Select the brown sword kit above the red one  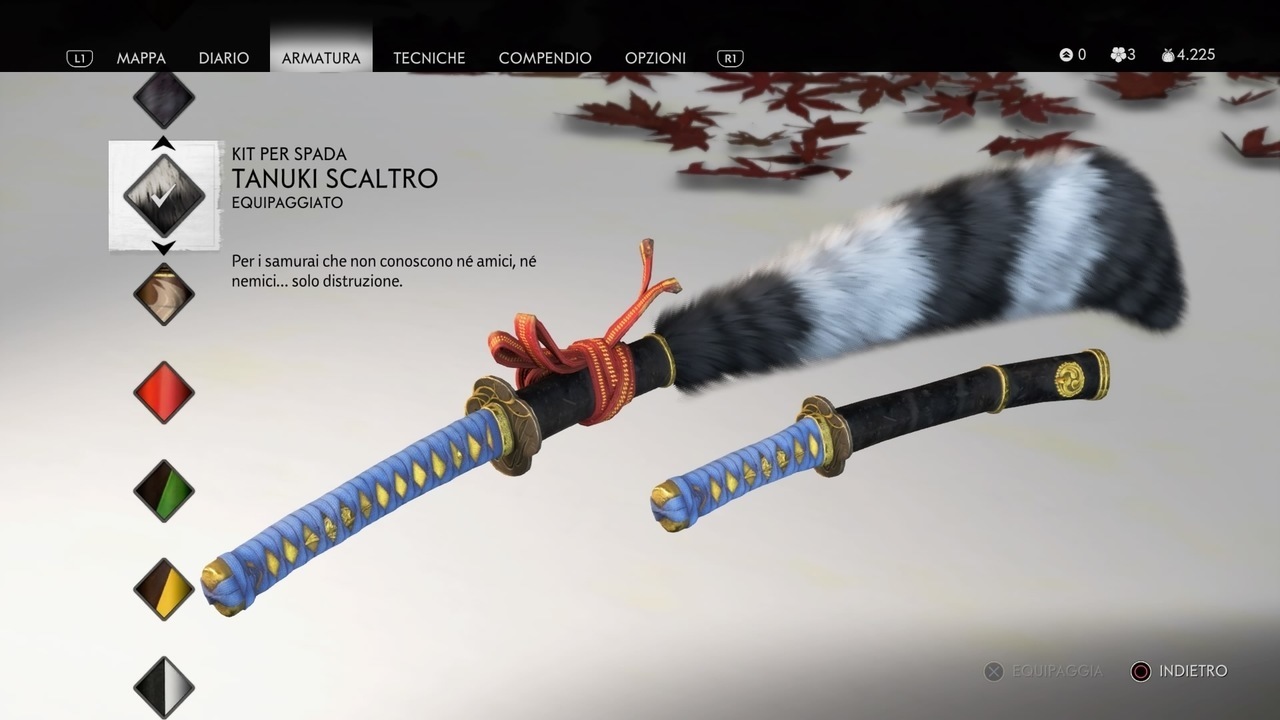163,293
